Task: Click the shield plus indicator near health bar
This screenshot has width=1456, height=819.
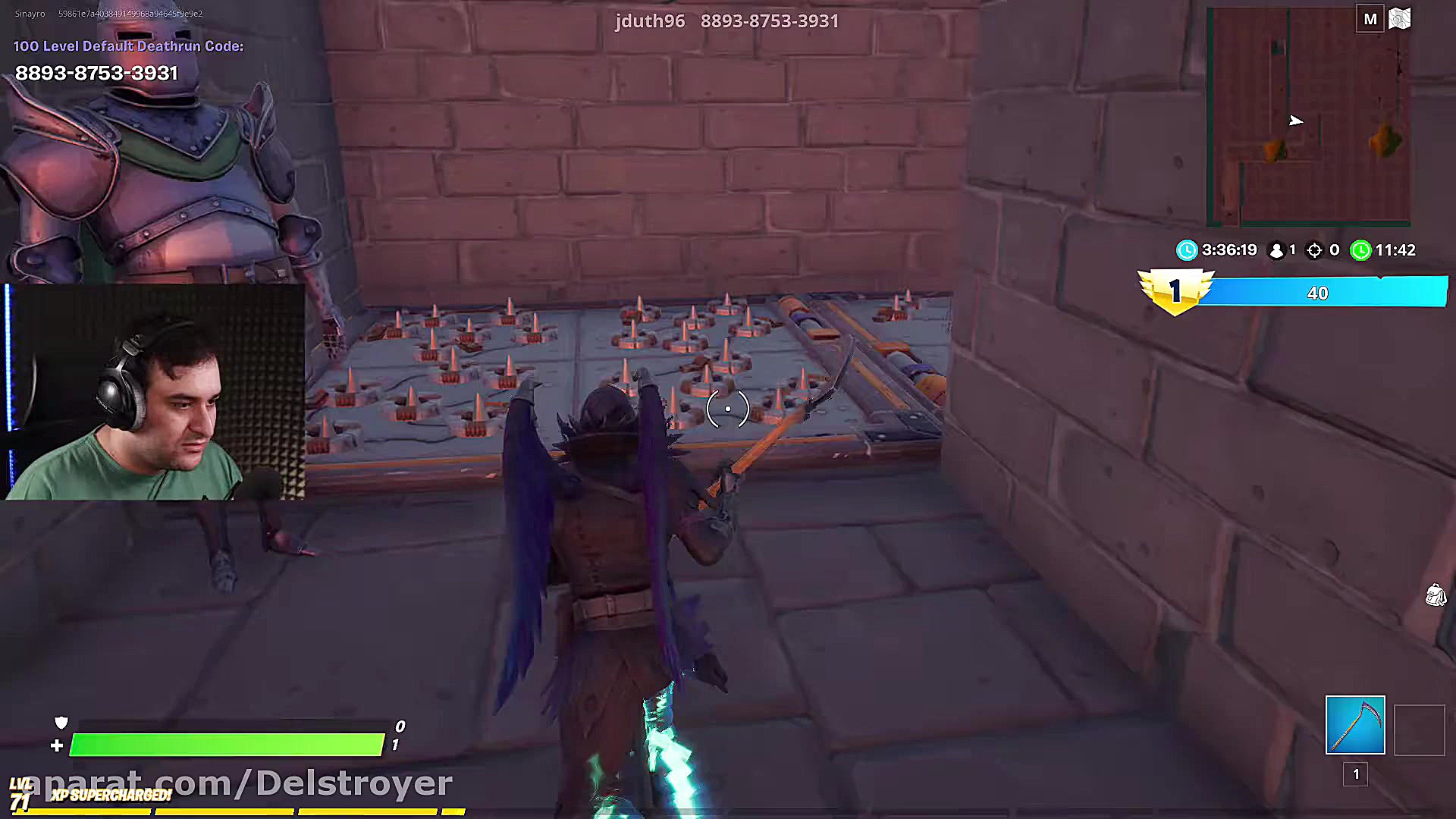Action: click(x=54, y=746)
